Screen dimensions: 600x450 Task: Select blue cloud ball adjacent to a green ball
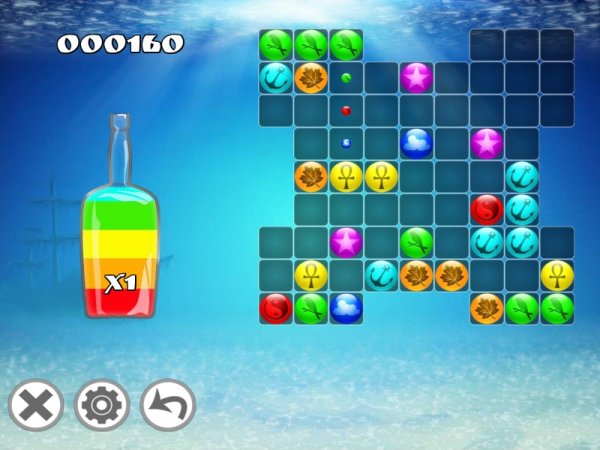346,308
